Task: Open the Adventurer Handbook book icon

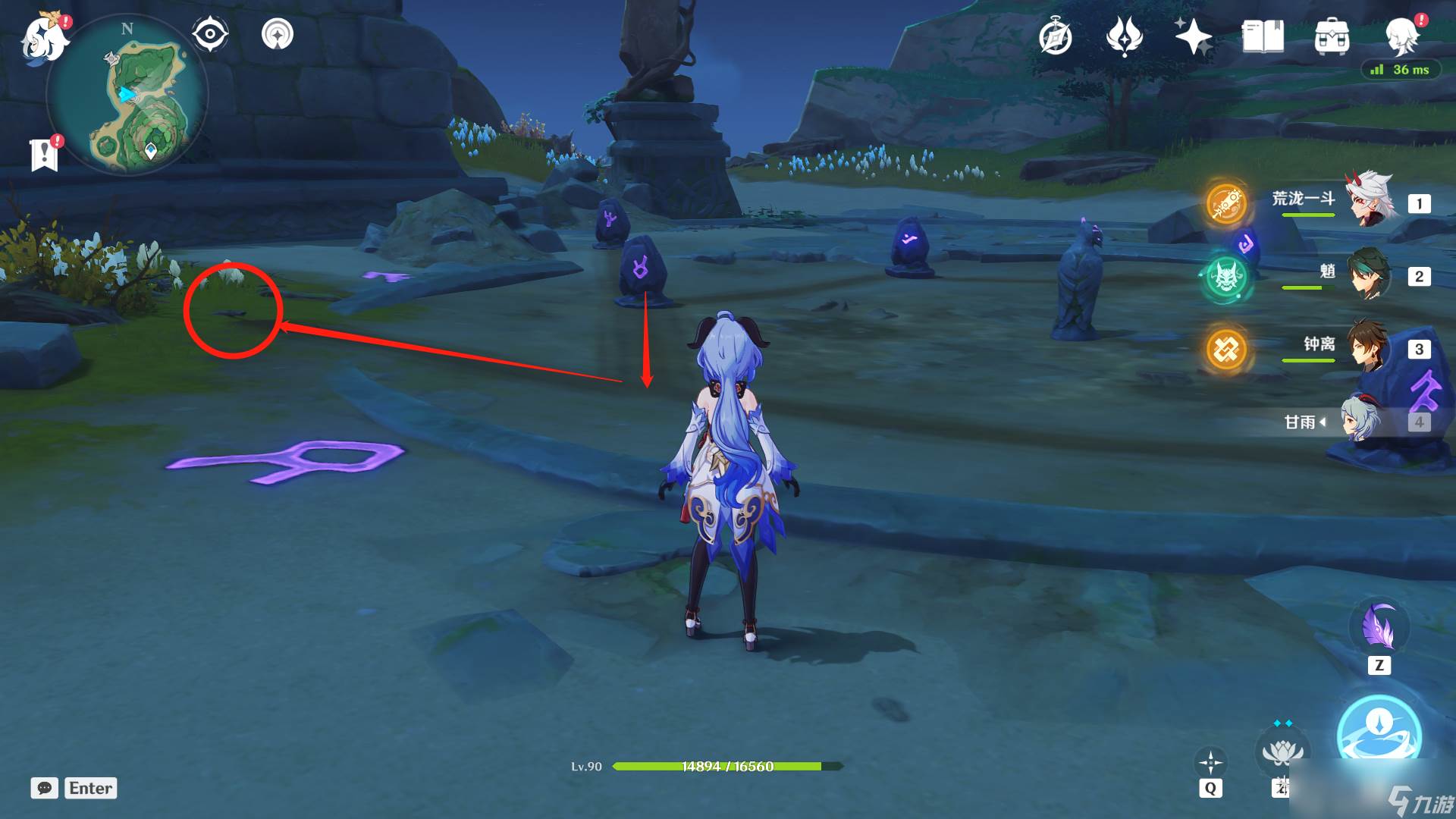Action: coord(1263,37)
